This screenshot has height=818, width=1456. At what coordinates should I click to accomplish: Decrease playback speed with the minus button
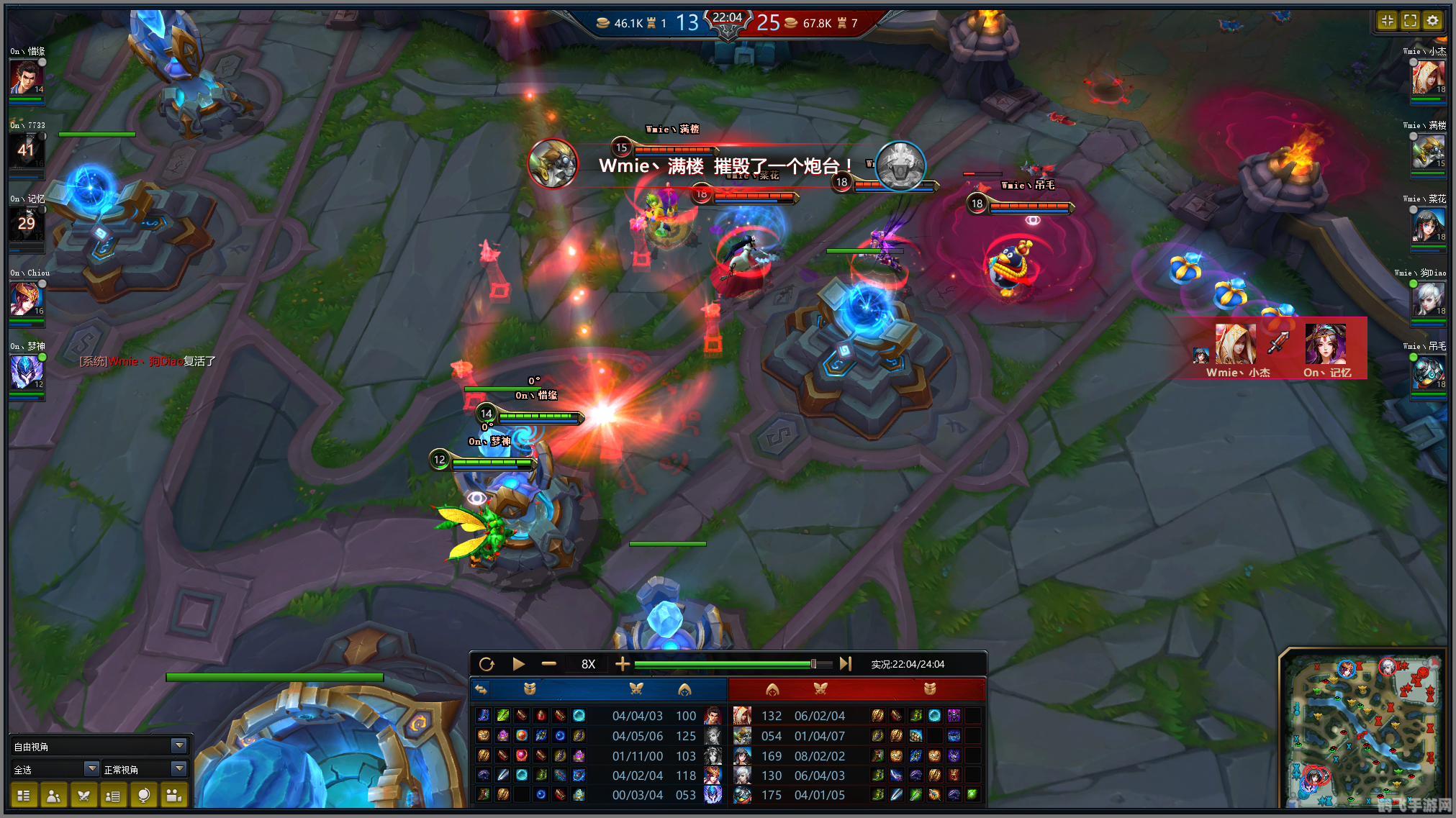tap(549, 664)
